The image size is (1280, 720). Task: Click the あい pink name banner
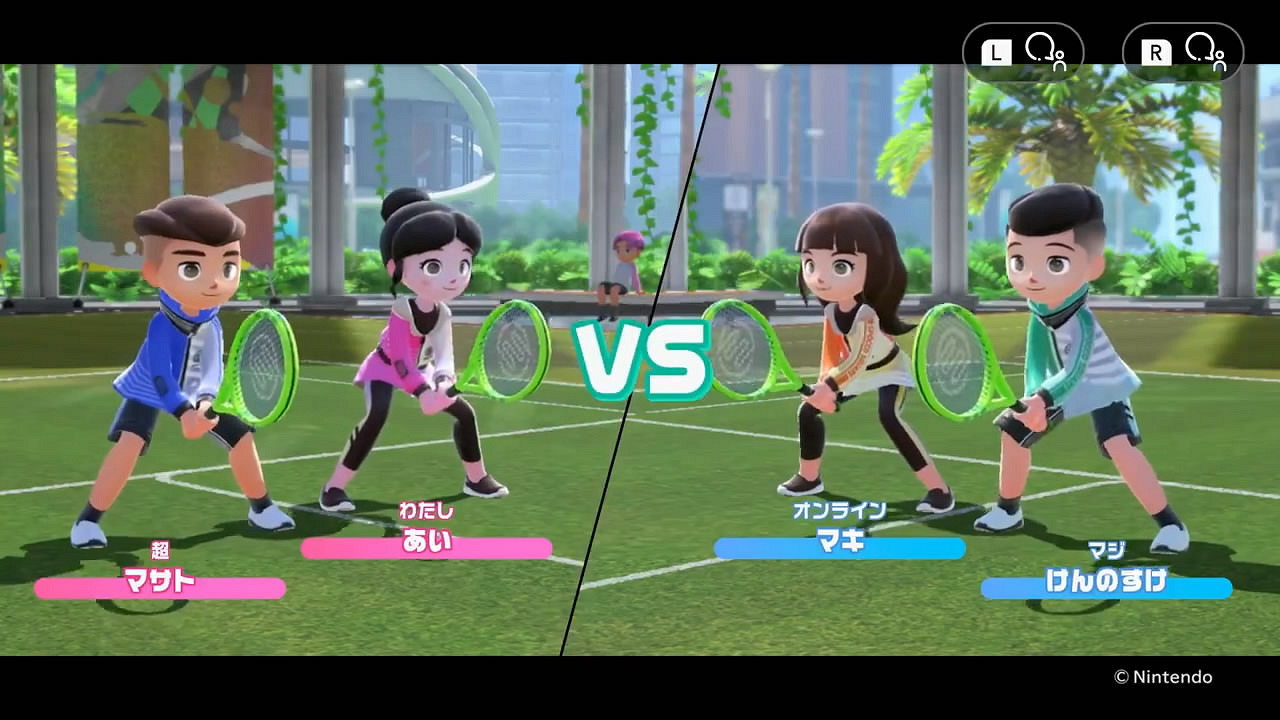pos(426,548)
